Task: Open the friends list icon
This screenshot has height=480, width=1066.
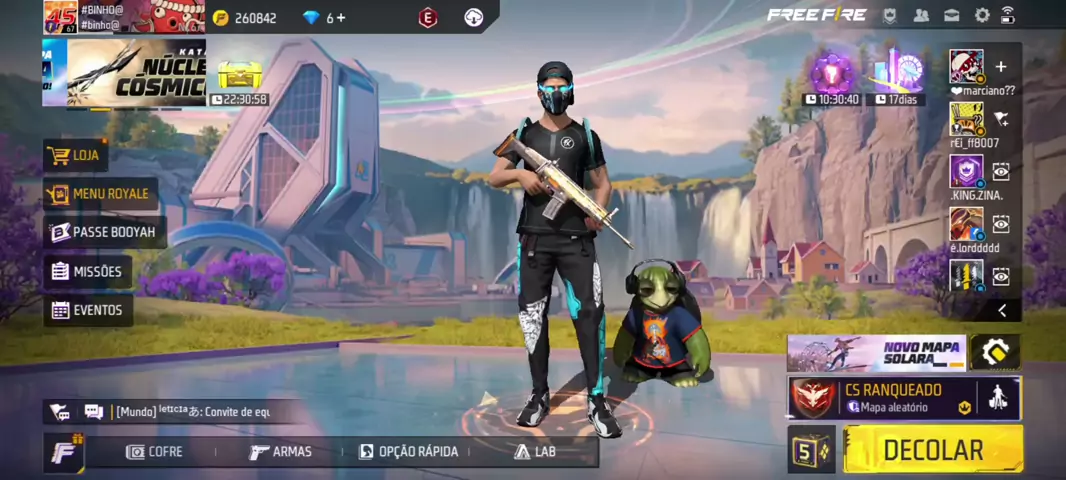Action: (921, 15)
